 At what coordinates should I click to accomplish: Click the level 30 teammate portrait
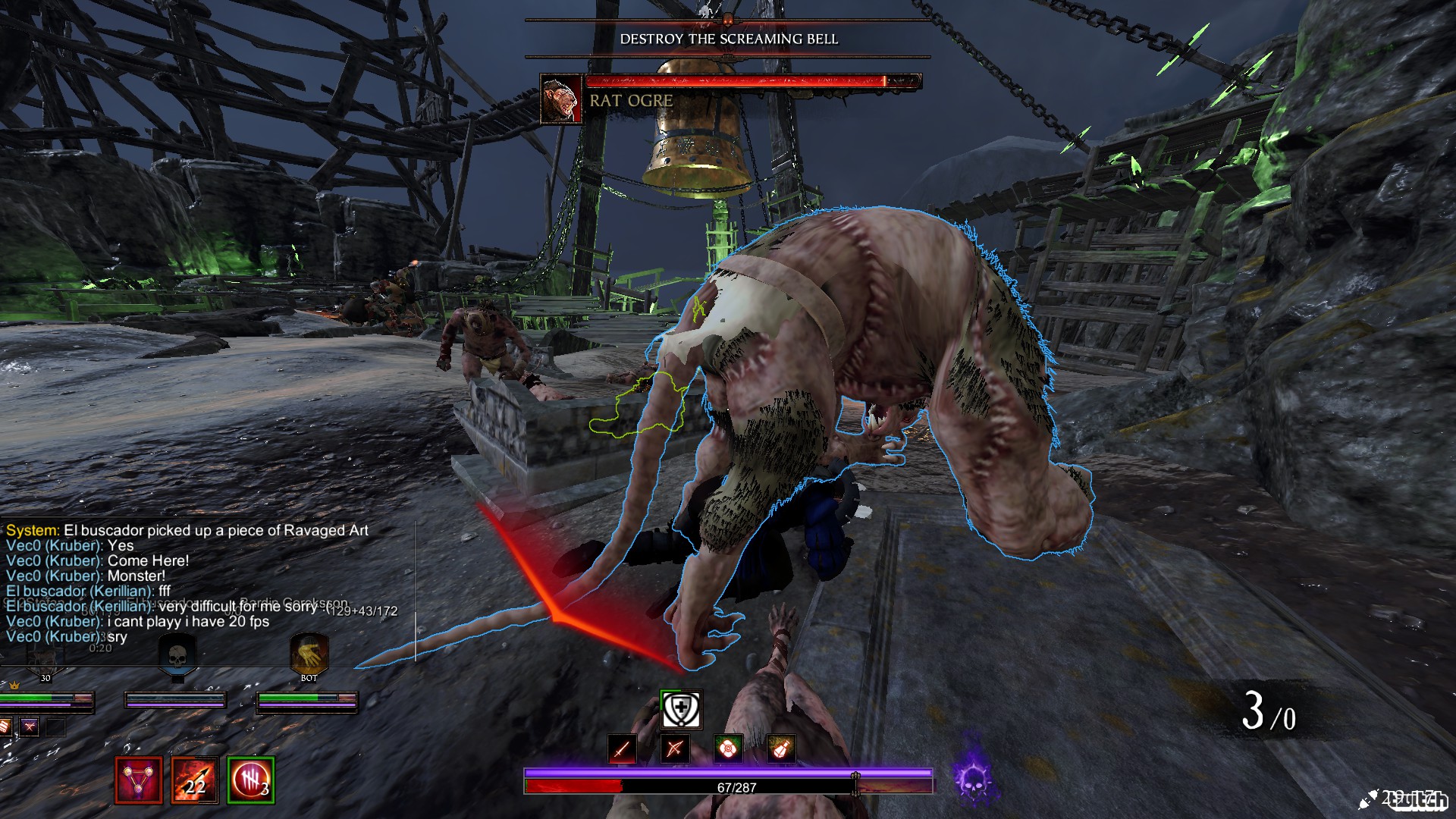[44, 657]
